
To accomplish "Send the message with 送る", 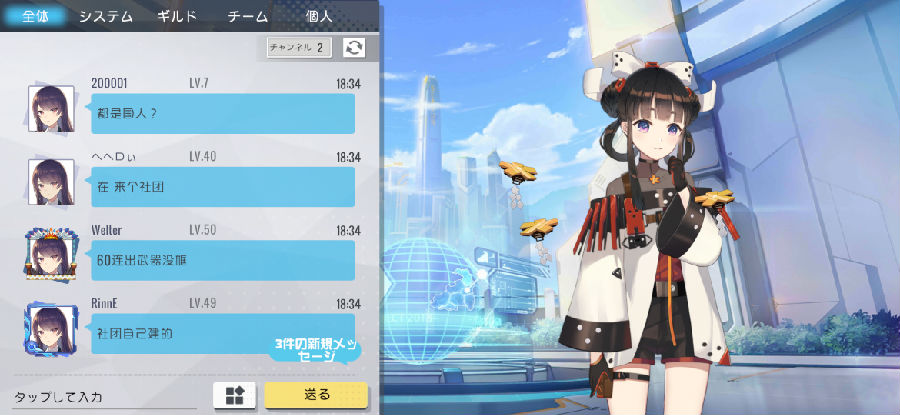I will coord(316,395).
